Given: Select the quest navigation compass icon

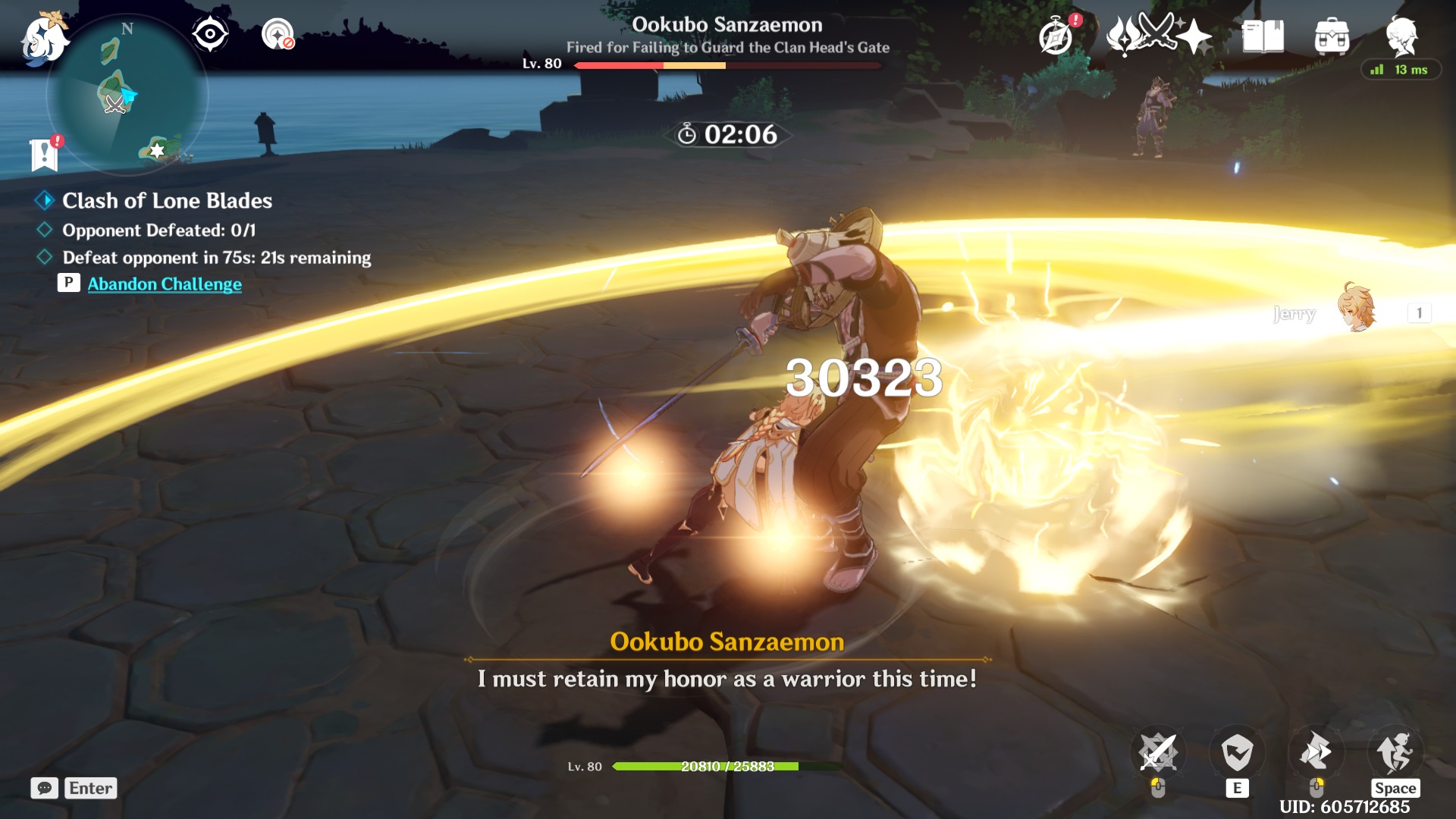Looking at the screenshot, I should tap(210, 32).
